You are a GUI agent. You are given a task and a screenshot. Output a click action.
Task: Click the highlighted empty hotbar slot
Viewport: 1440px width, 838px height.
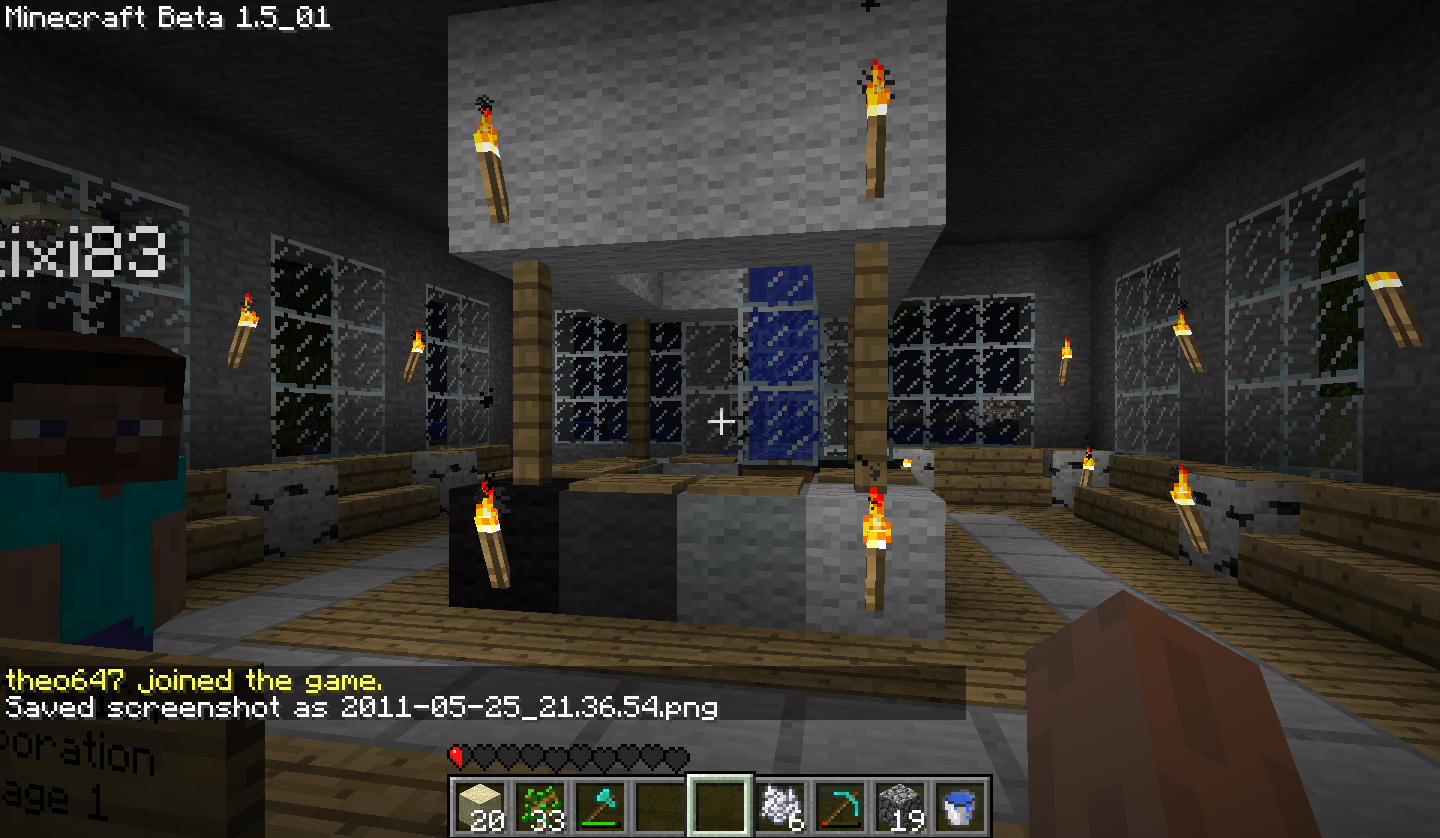[719, 806]
